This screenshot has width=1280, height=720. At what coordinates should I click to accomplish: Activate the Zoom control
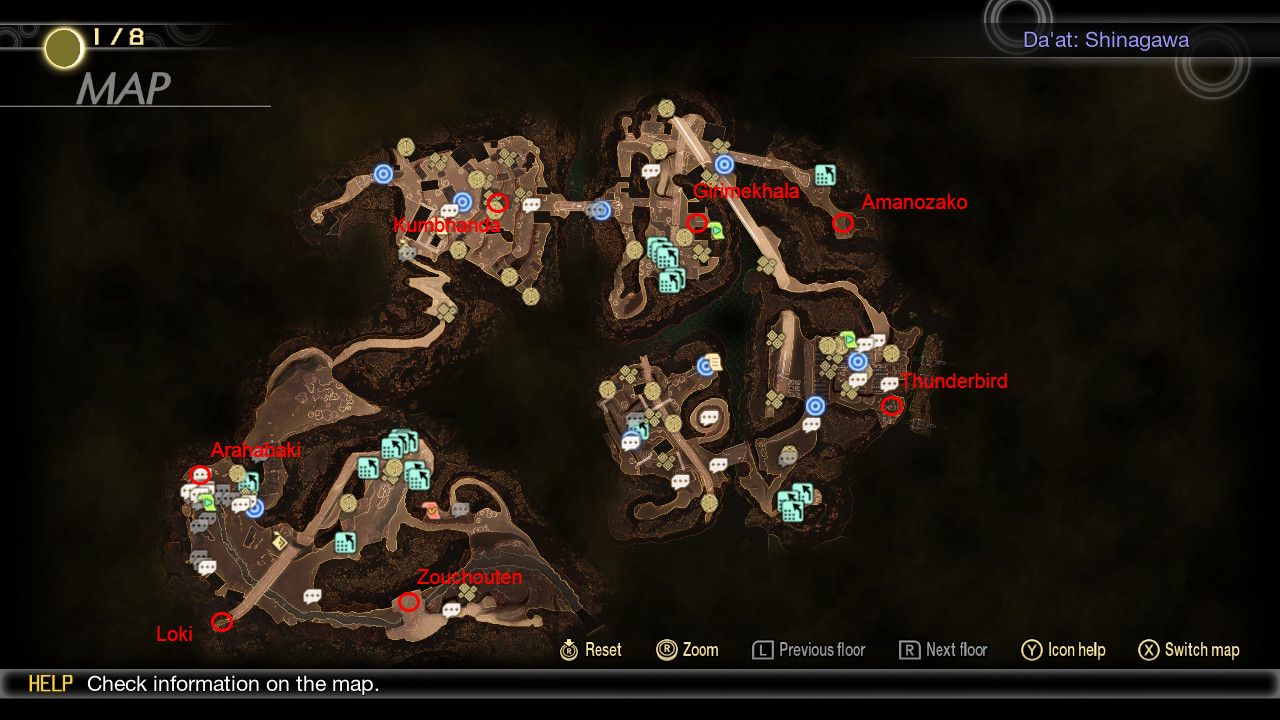688,650
